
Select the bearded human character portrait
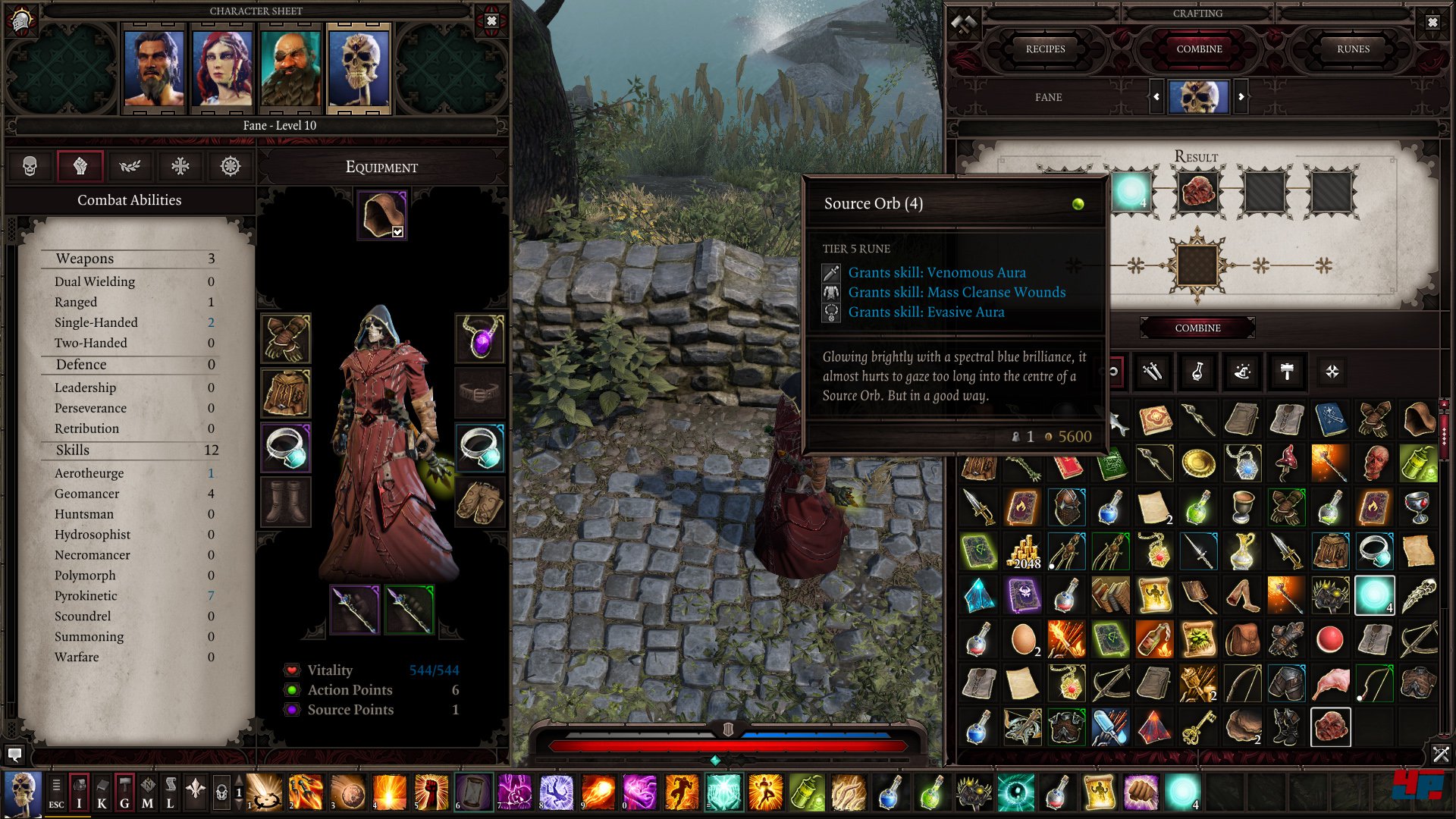point(154,68)
